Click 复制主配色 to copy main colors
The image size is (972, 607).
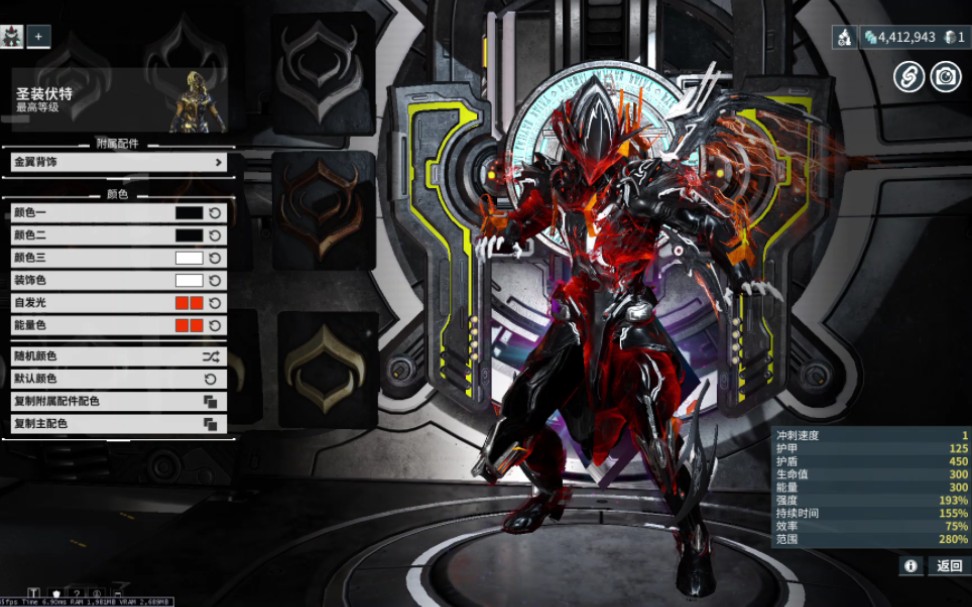point(118,424)
